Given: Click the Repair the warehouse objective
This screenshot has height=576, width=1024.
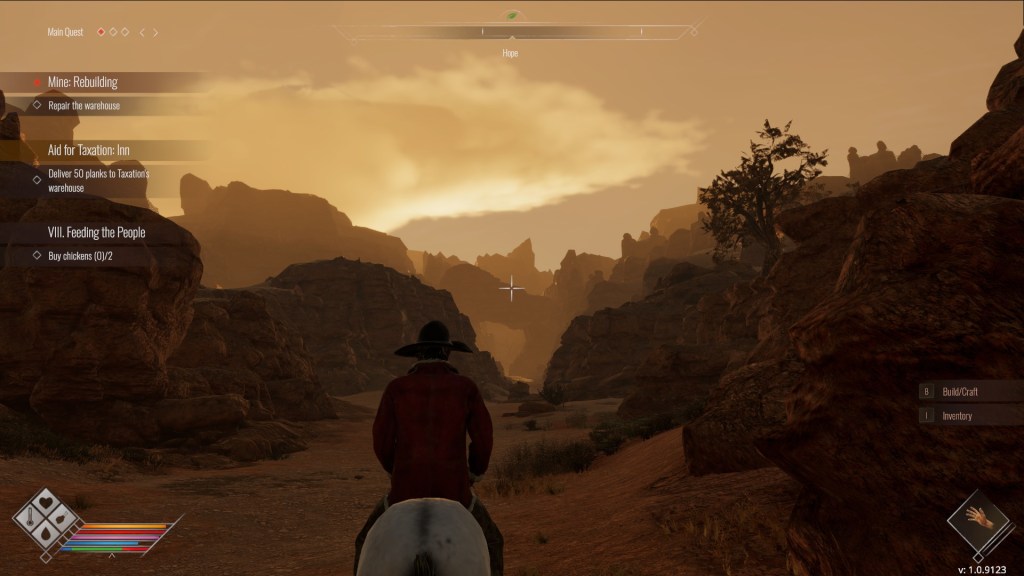Looking at the screenshot, I should coord(84,105).
